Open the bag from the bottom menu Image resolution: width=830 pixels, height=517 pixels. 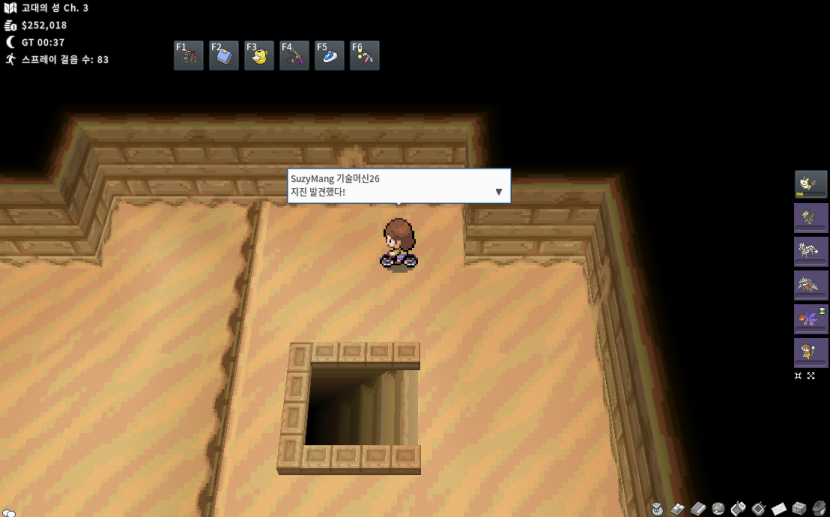click(657, 509)
